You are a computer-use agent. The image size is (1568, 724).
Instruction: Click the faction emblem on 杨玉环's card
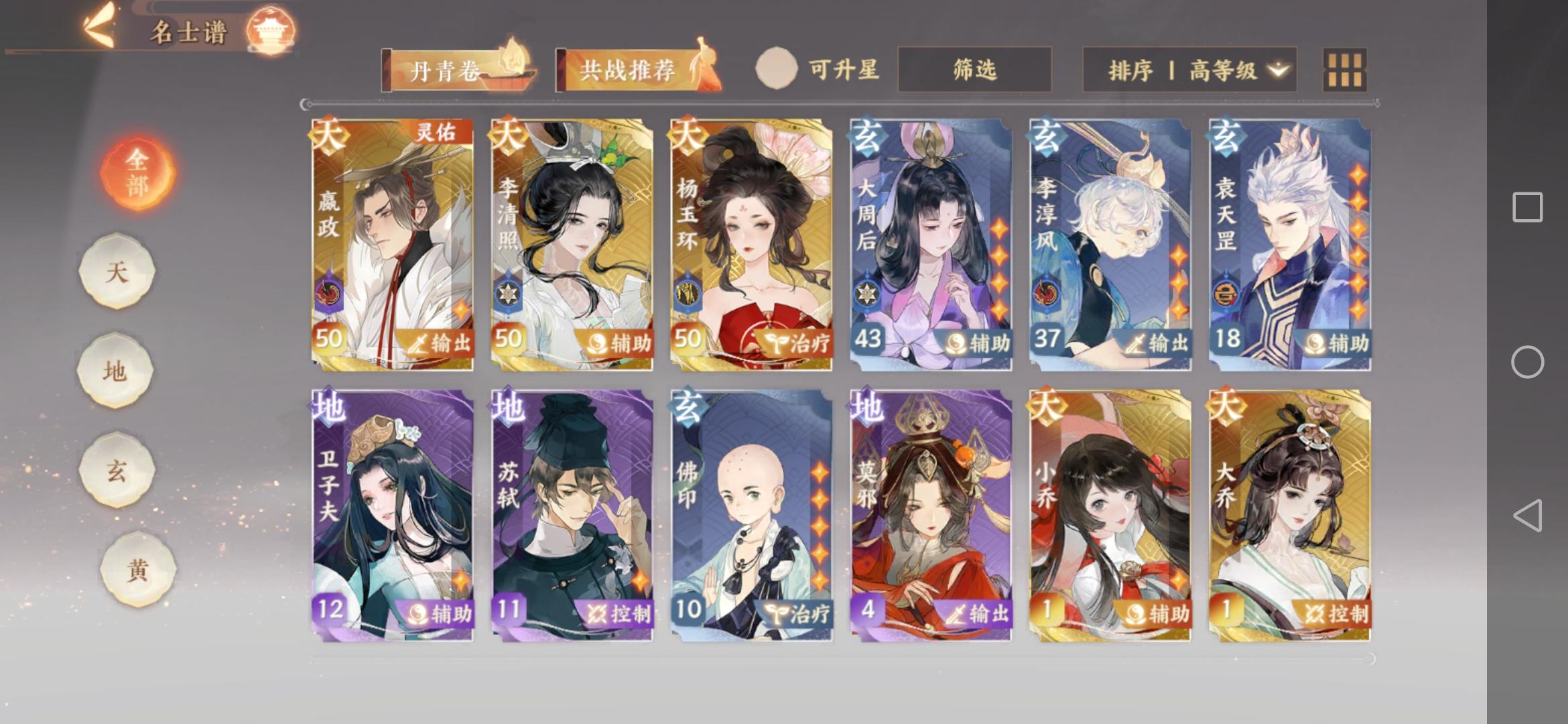pos(687,293)
